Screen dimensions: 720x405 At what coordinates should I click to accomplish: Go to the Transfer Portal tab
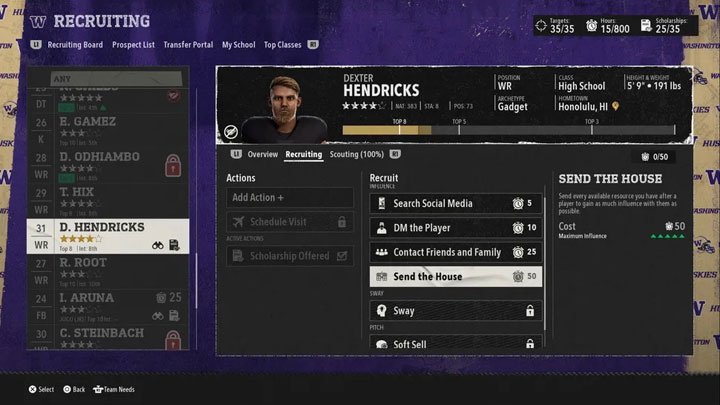189,45
